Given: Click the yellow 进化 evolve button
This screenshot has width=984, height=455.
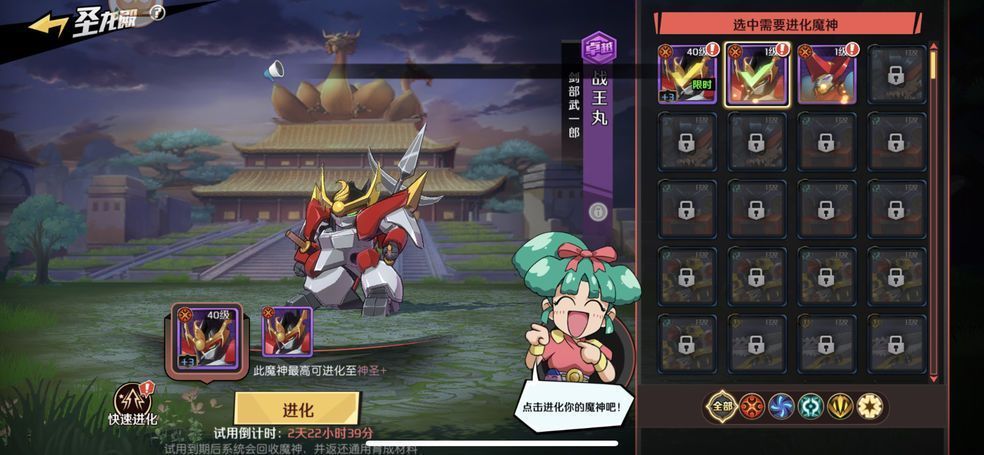Looking at the screenshot, I should pos(297,409).
